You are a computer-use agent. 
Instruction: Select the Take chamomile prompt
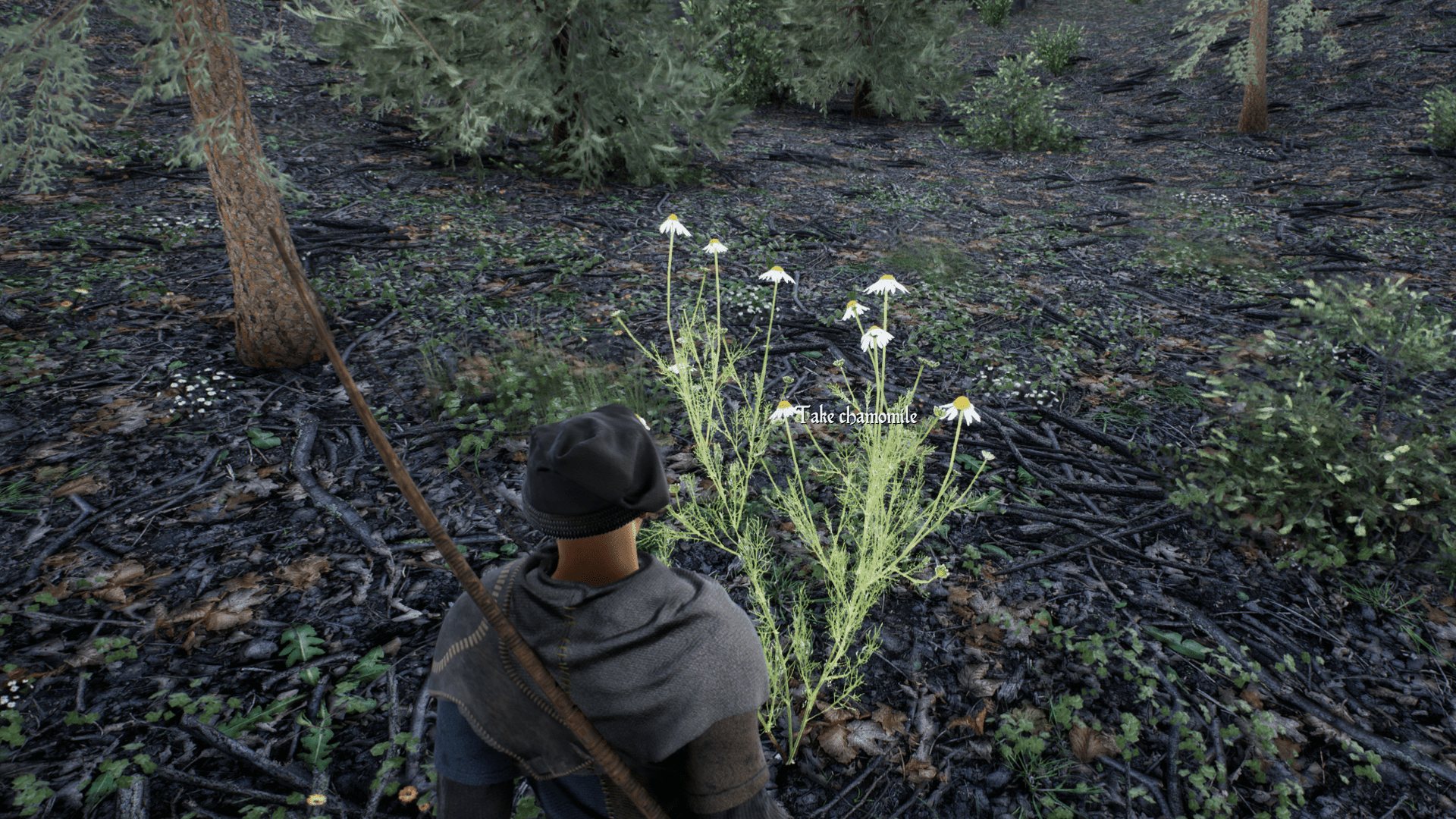point(857,416)
